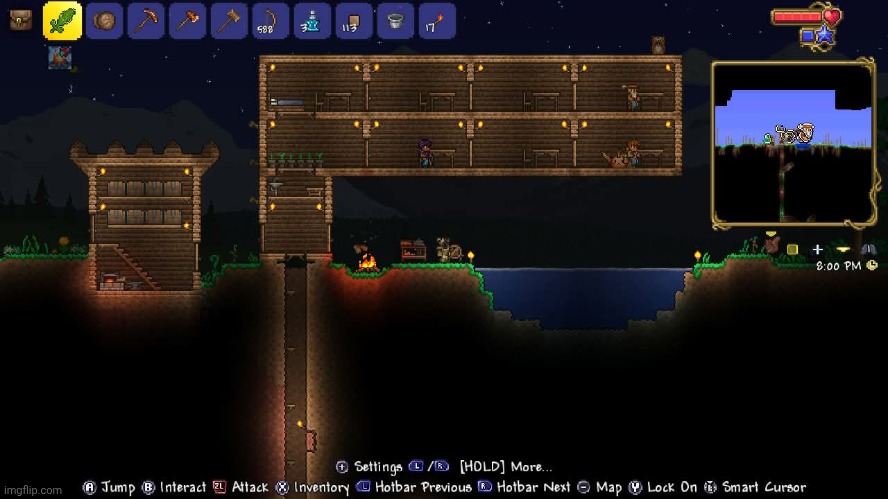888x499 pixels.
Task: Select the block stack of 113
Action: click(x=354, y=21)
